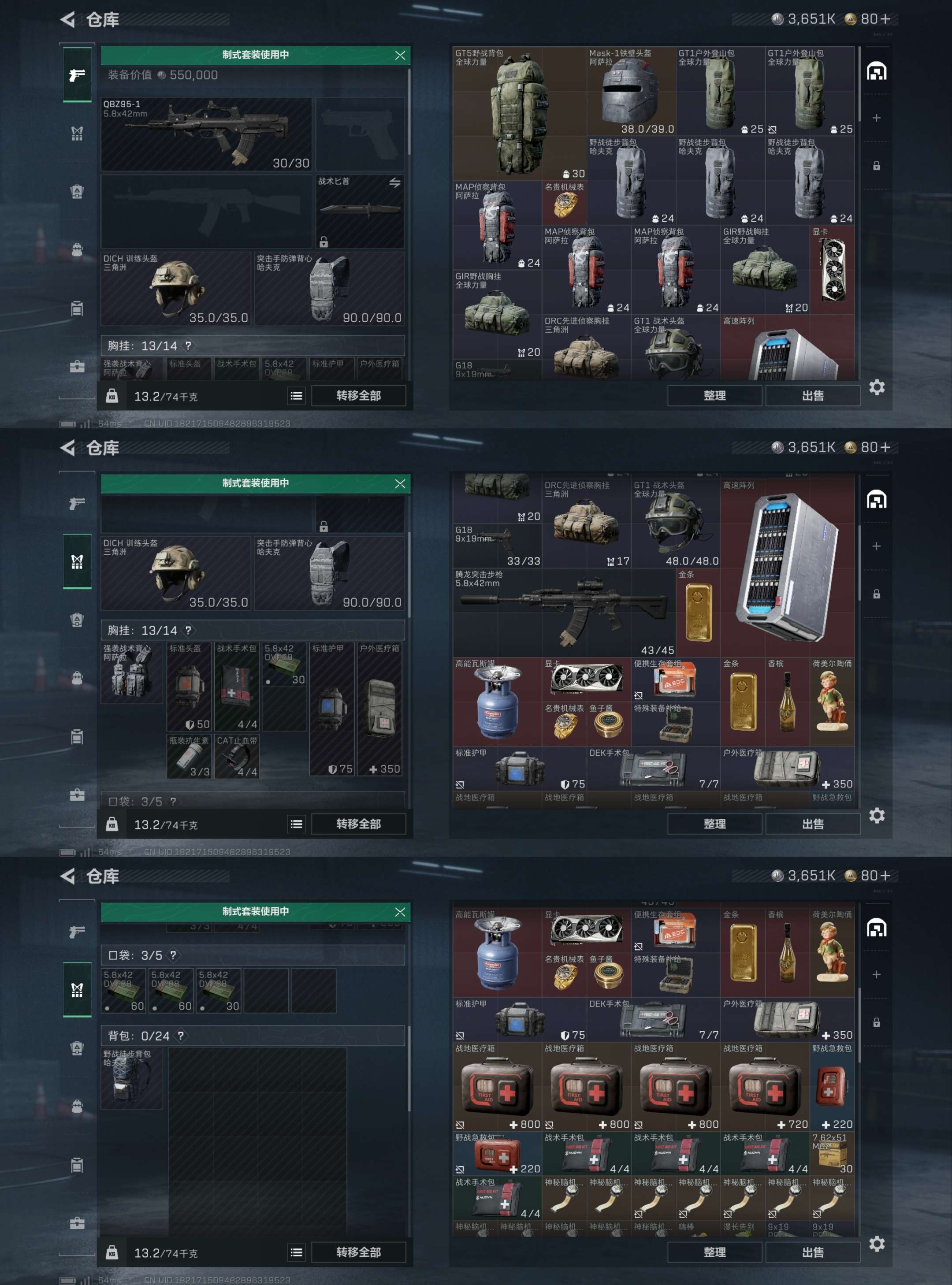952x1285 pixels.
Task: Open the settings gear below the warehouse grid
Action: tap(877, 388)
